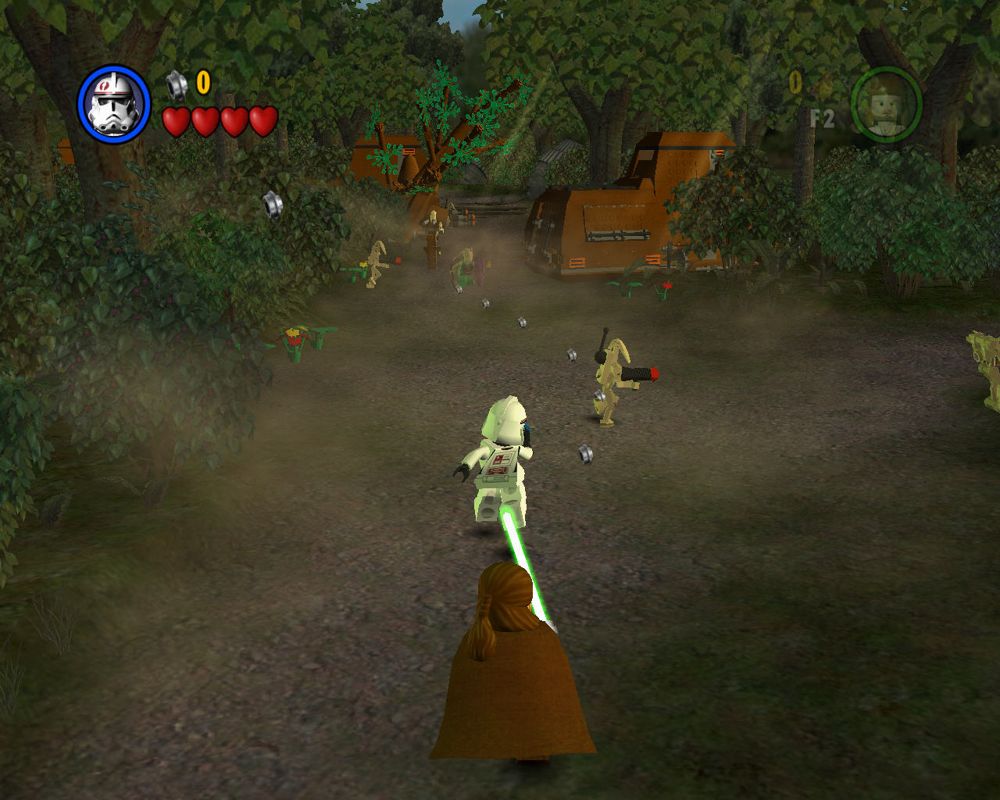Click the clone trooper player one portrait
The height and width of the screenshot is (800, 1000).
[x=113, y=104]
